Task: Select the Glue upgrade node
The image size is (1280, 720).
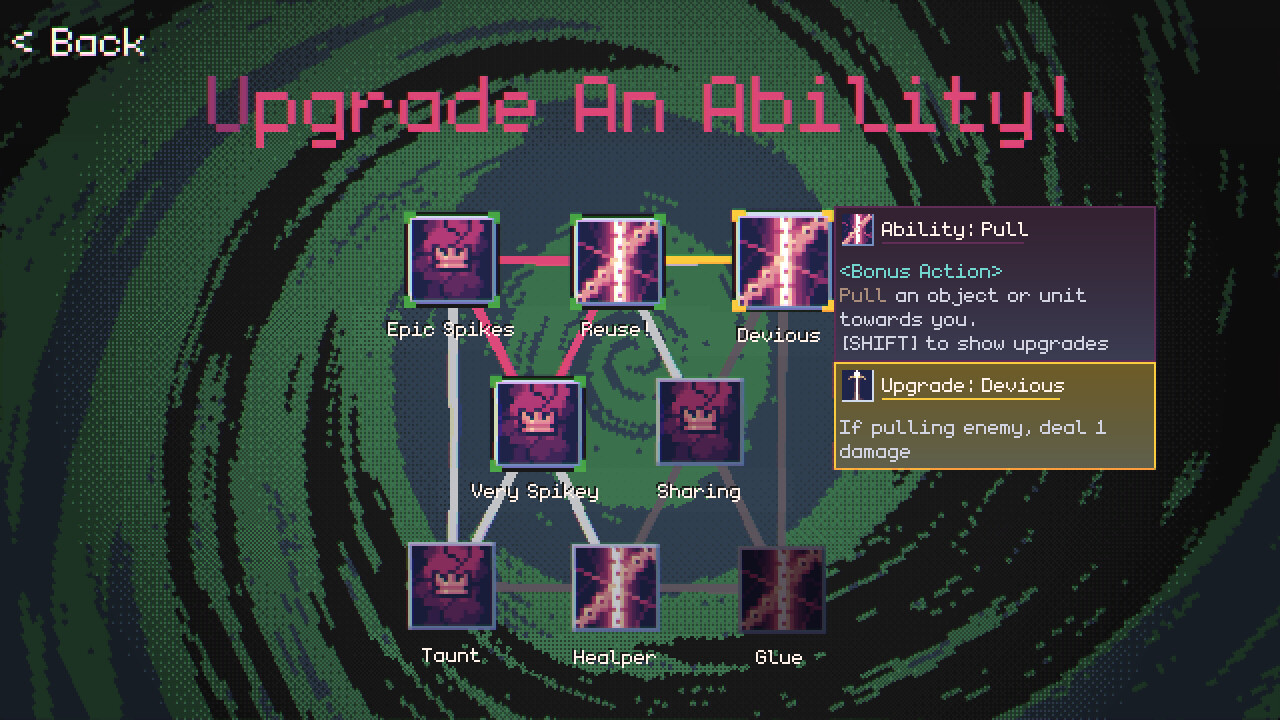Action: pyautogui.click(x=782, y=588)
